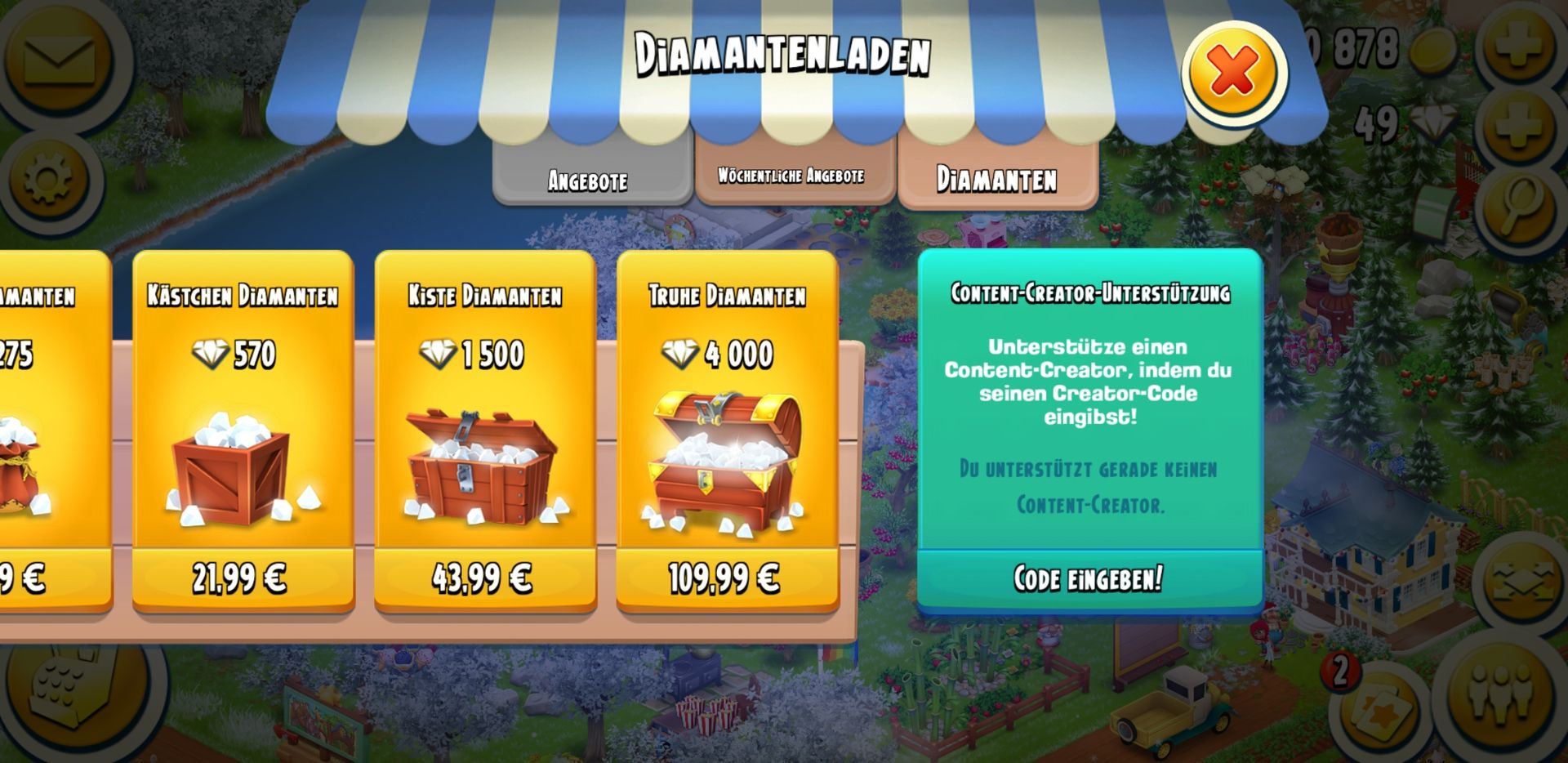This screenshot has height=763, width=1568.
Task: Purchase the Kiste Diamanten with 1 500 diamonds
Action: click(x=483, y=578)
